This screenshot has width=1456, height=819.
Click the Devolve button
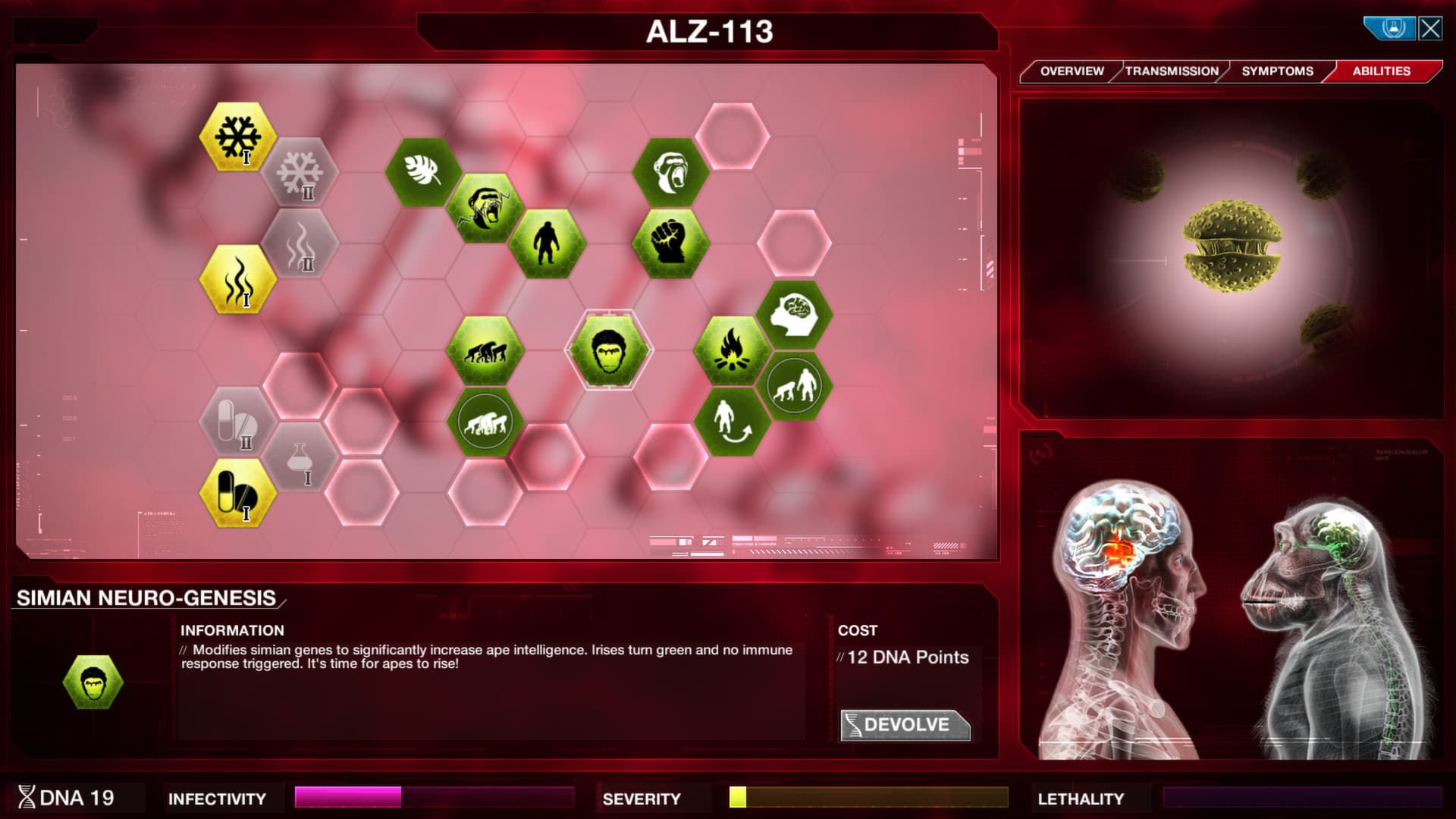click(x=906, y=723)
